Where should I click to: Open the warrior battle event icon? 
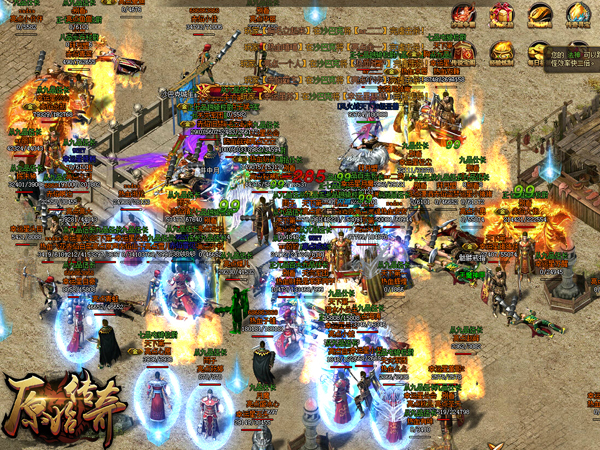[463, 13]
